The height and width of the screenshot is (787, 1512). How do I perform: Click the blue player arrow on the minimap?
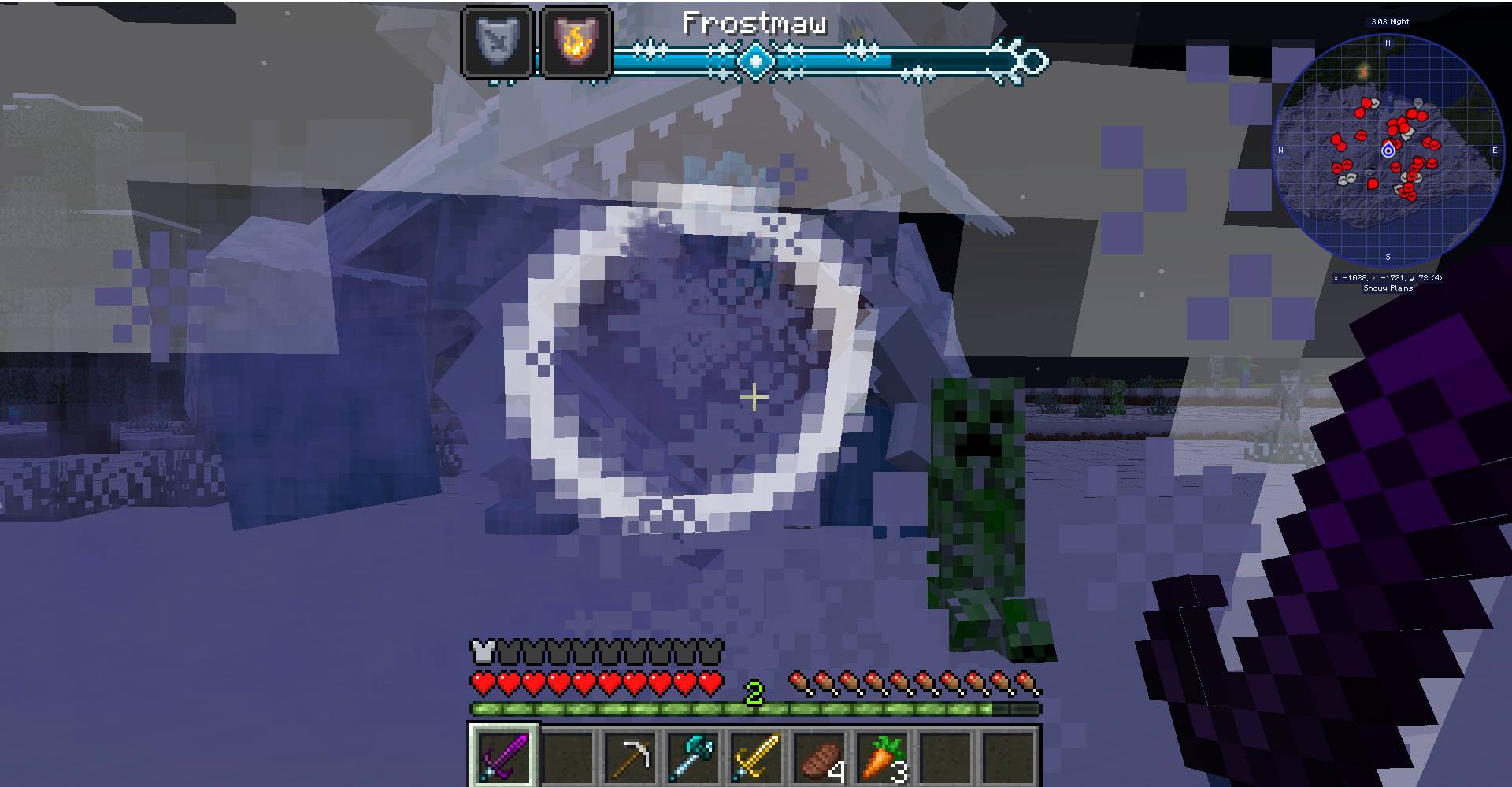1388,148
